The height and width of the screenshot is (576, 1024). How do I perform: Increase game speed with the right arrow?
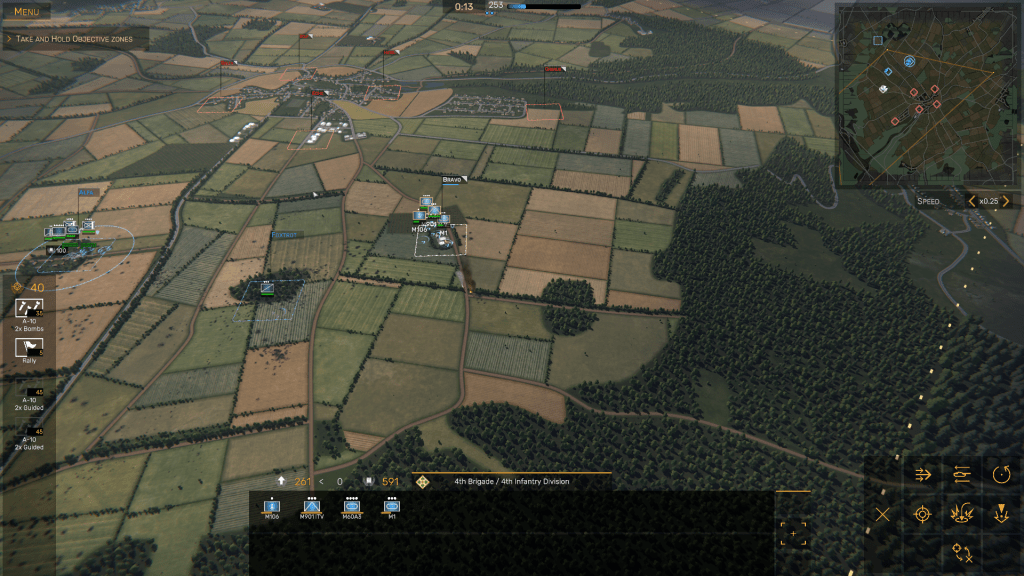point(1006,201)
